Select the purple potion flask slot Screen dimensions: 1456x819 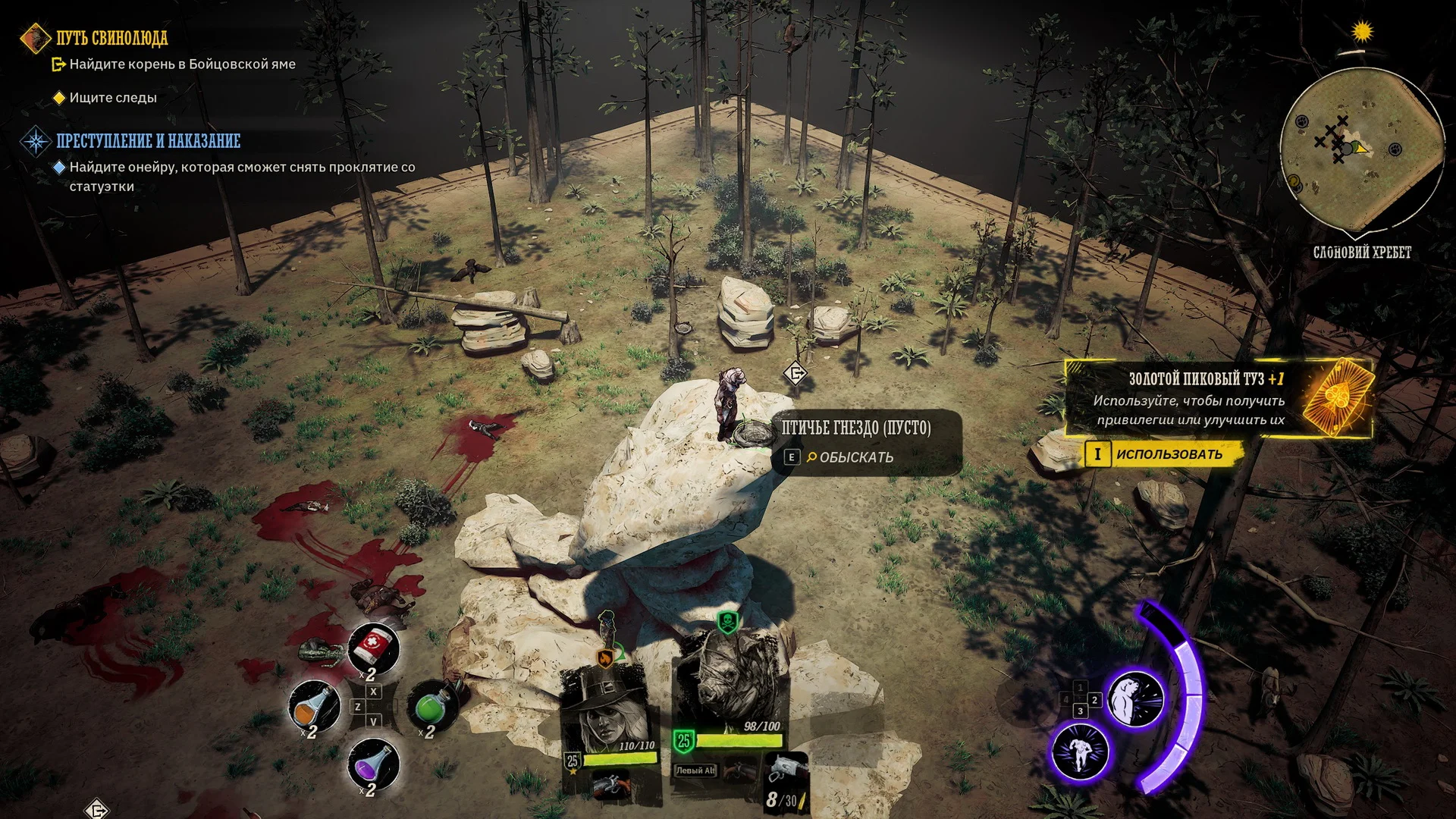(373, 763)
